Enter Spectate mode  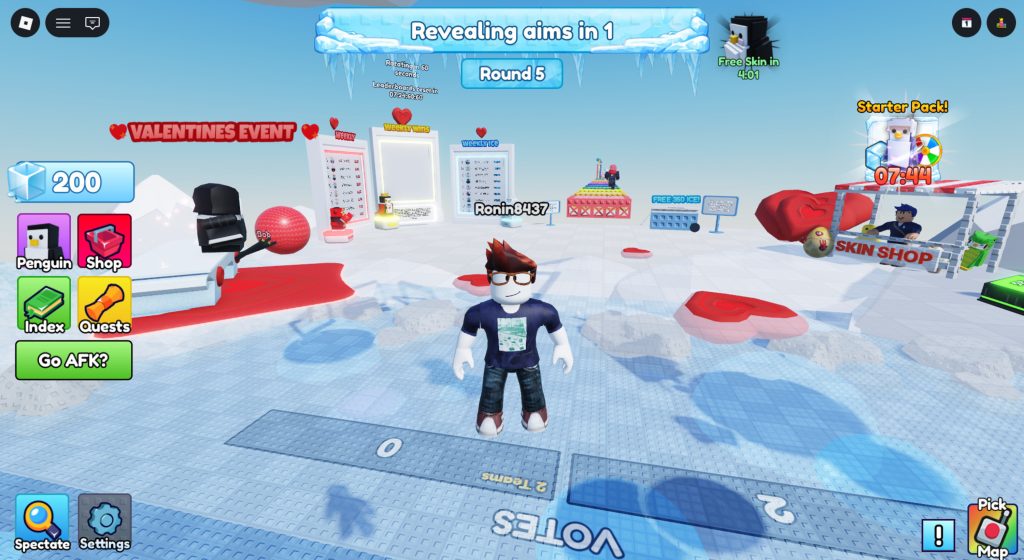click(42, 522)
